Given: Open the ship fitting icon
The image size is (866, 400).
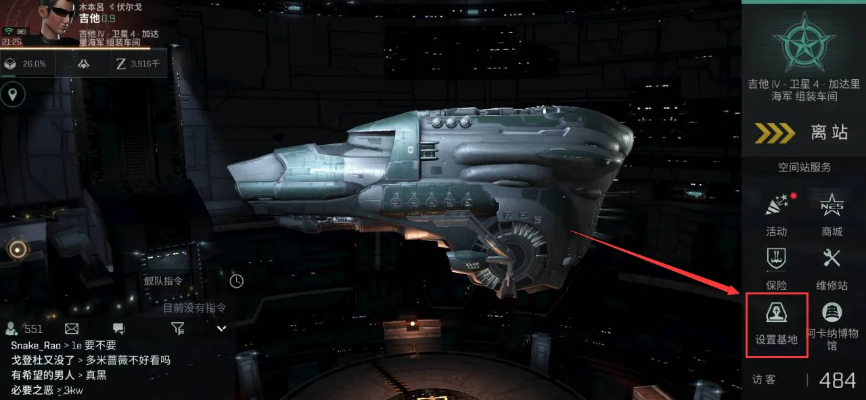Looking at the screenshot, I should 84,63.
